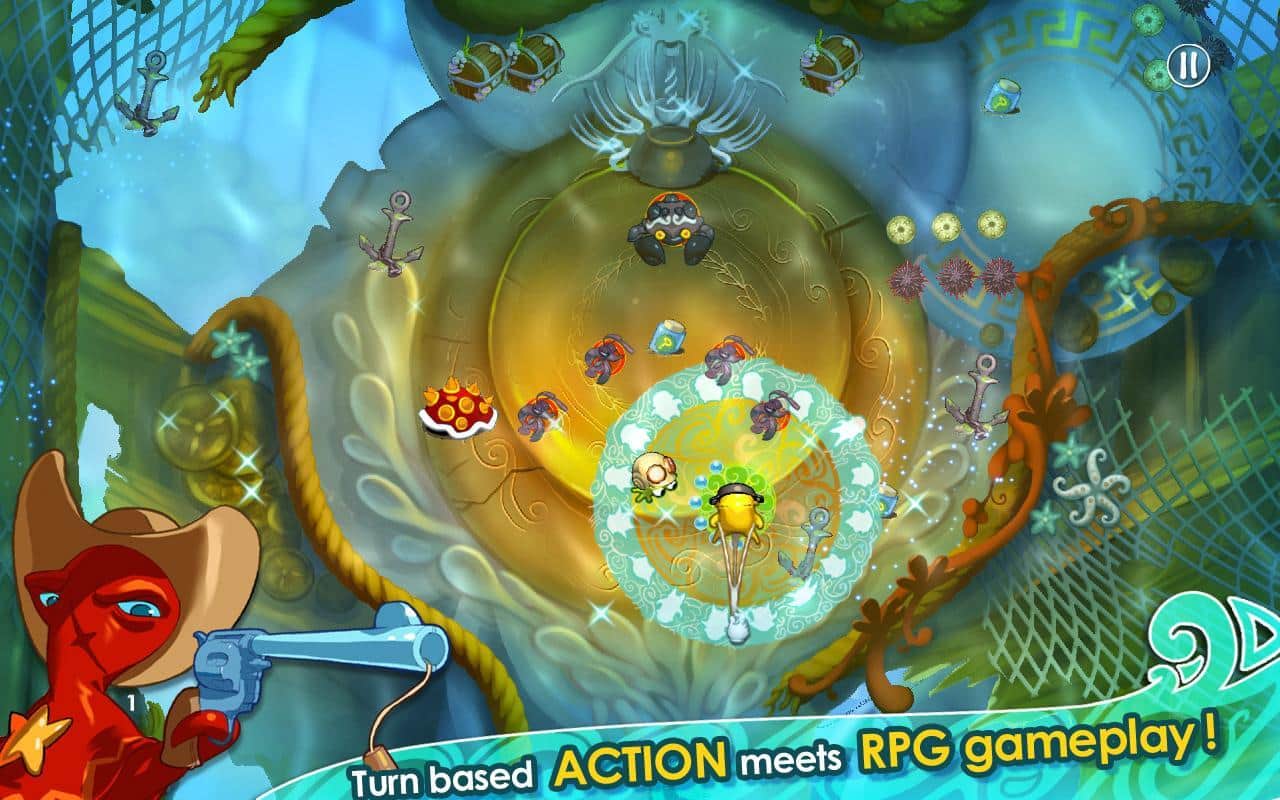Select the red spiky shell creature on the left
This screenshot has height=800, width=1280.
(x=455, y=410)
